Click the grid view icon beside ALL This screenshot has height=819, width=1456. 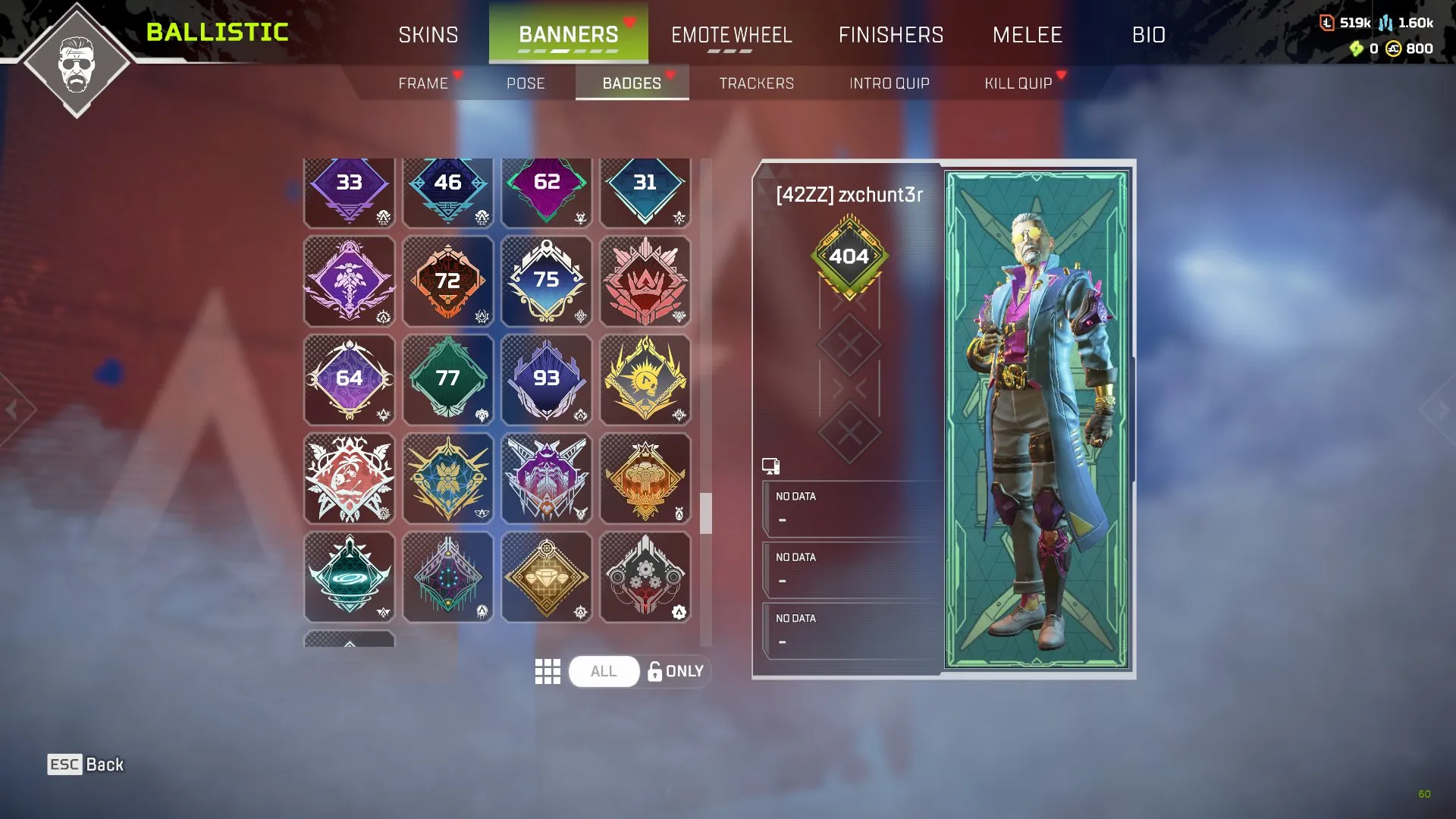[x=548, y=671]
